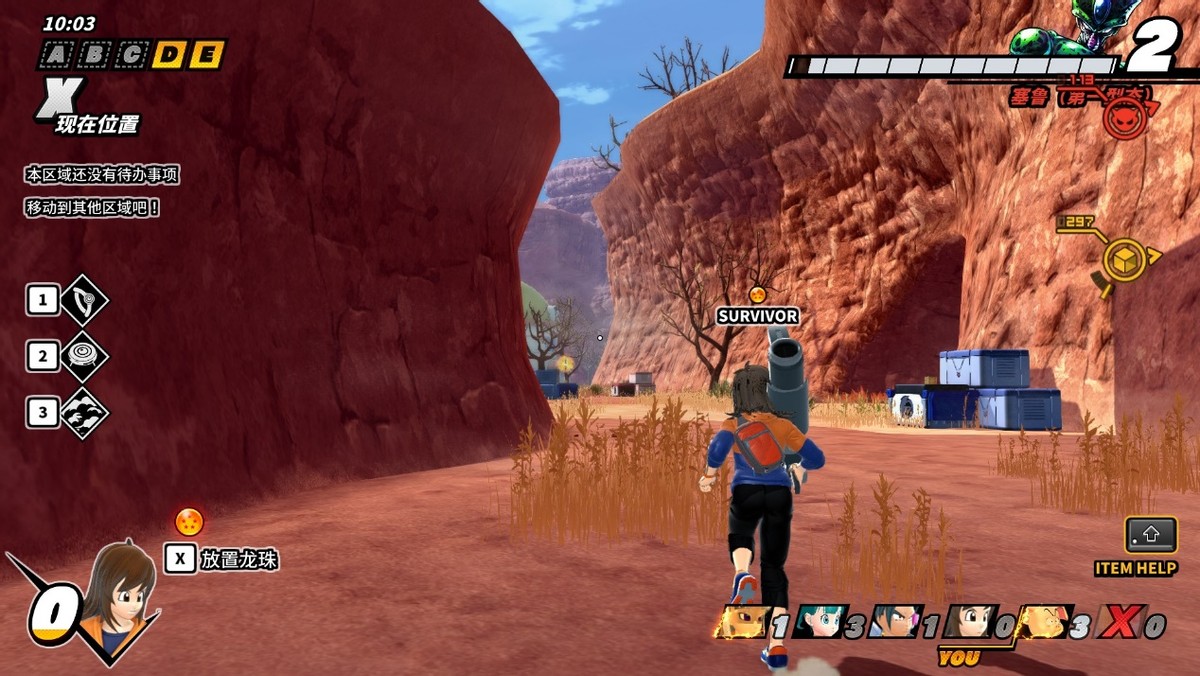Activate the grappling device skill icon
The image size is (1200, 676).
tap(84, 300)
